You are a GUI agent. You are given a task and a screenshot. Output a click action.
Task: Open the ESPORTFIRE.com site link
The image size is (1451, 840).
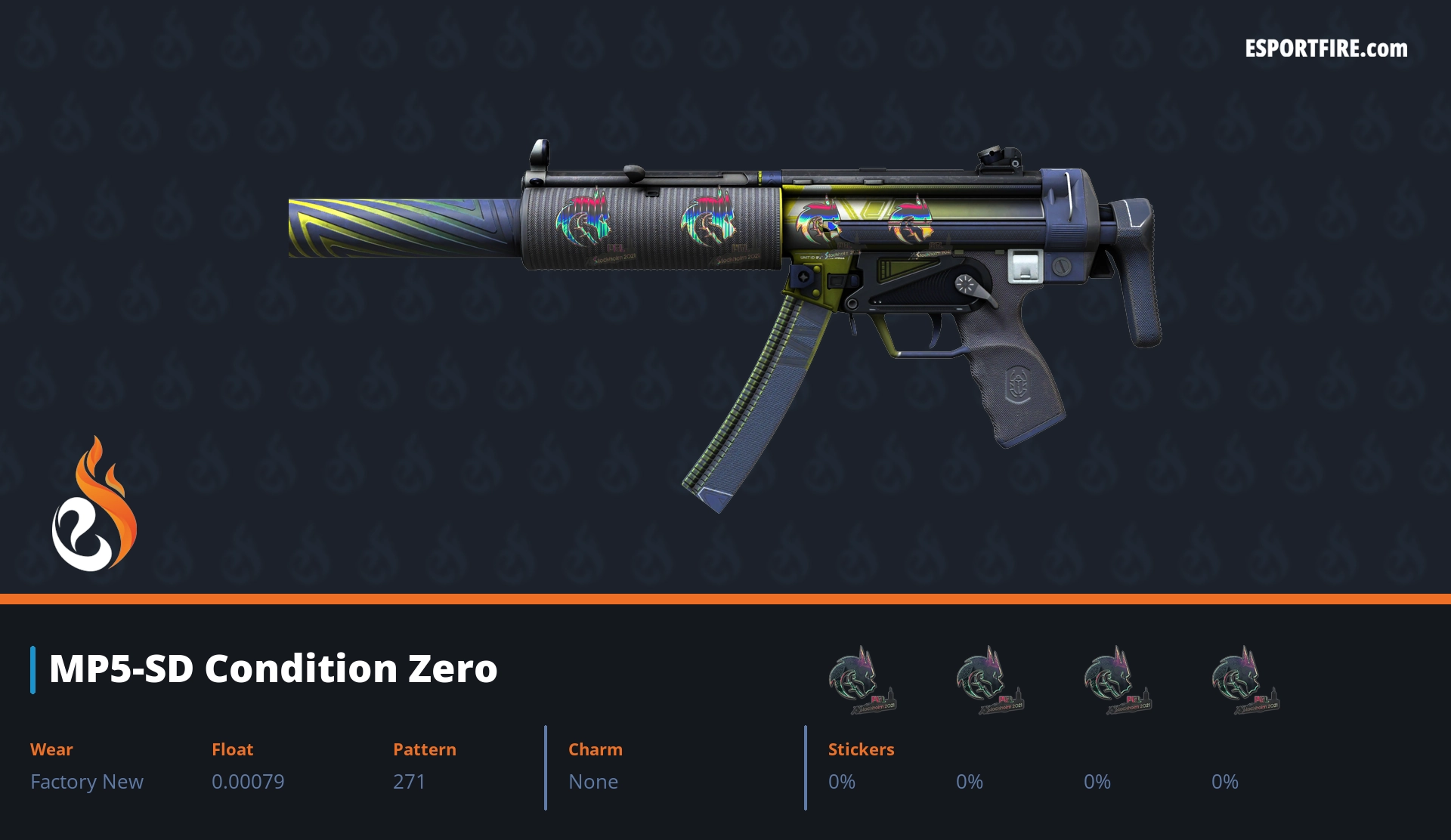(1326, 49)
